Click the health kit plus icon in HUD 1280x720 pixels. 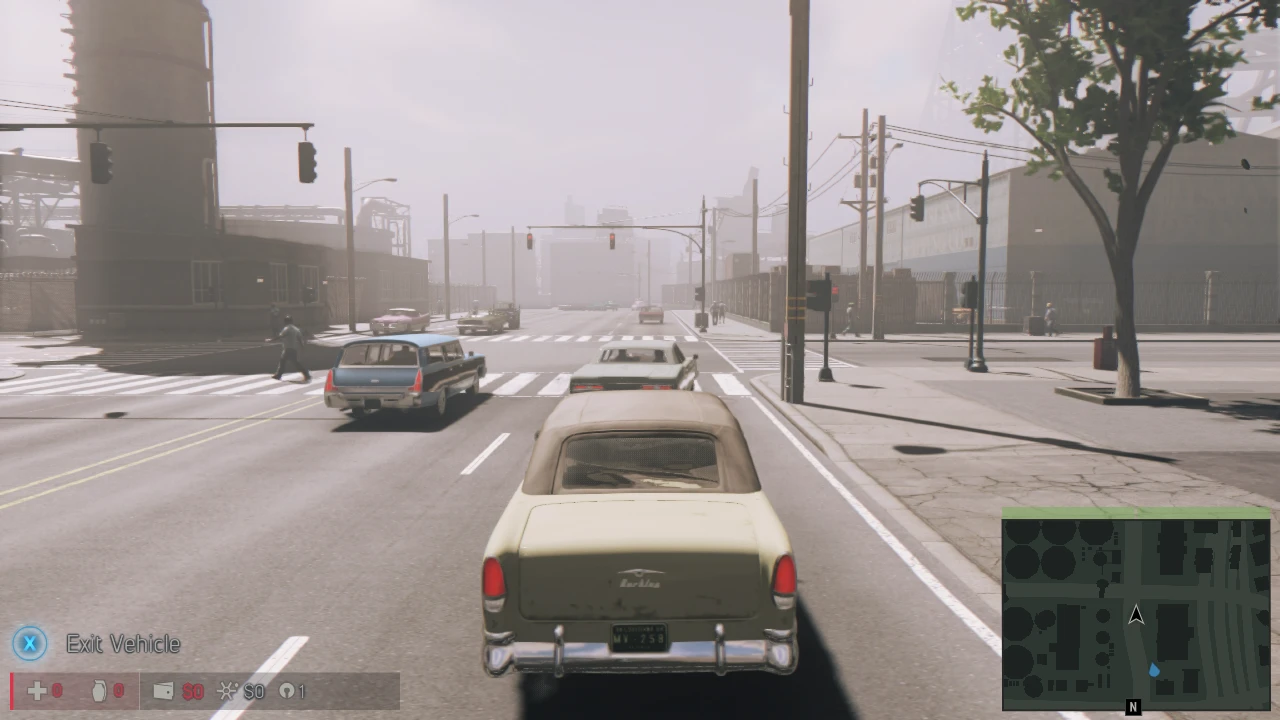pos(36,691)
